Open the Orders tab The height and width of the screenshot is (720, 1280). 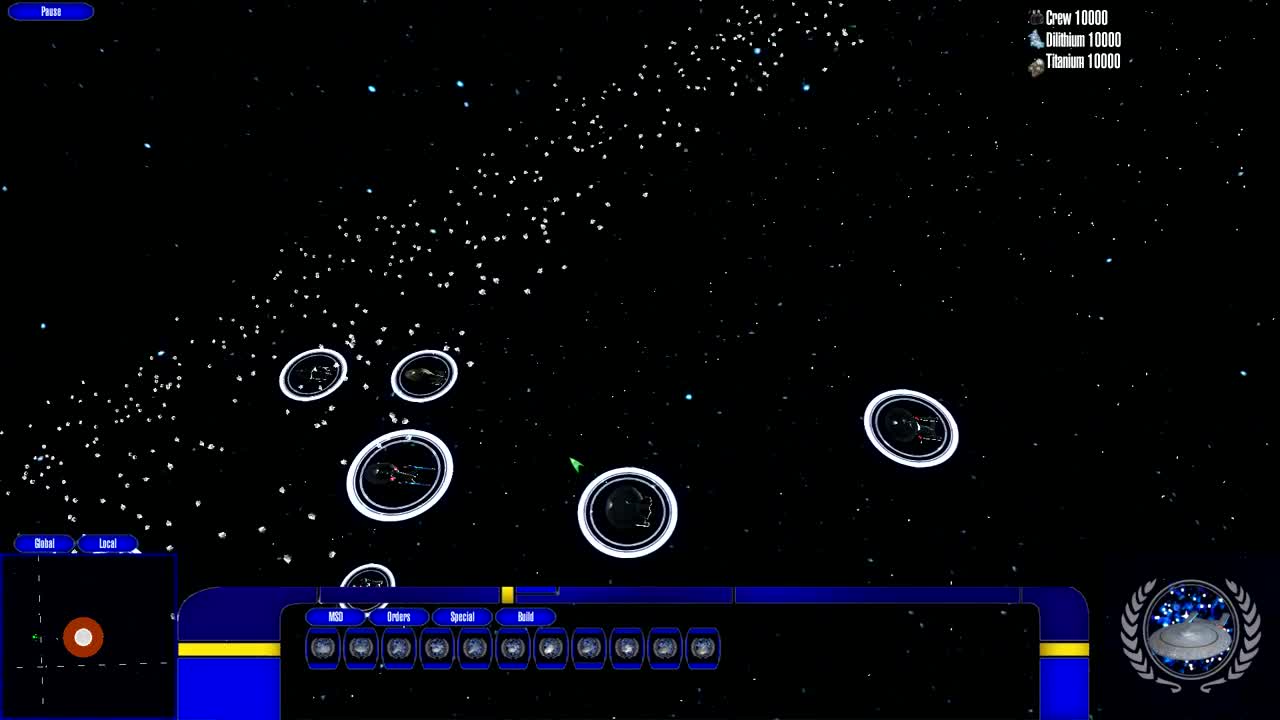tap(399, 616)
